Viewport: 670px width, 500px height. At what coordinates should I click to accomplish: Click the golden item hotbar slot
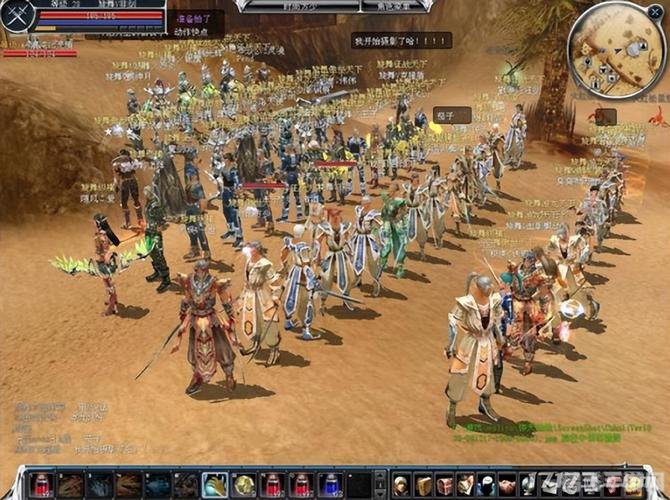(244, 485)
